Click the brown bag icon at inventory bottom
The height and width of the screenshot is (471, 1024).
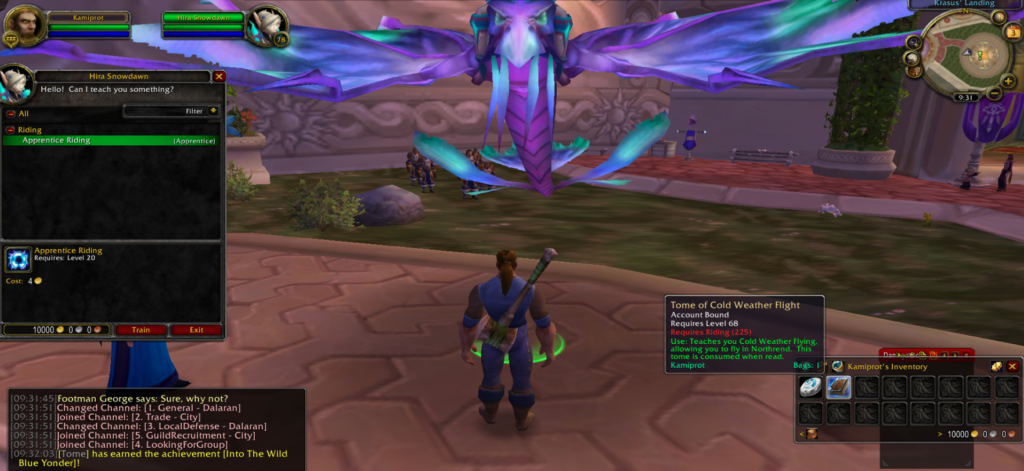click(x=811, y=434)
